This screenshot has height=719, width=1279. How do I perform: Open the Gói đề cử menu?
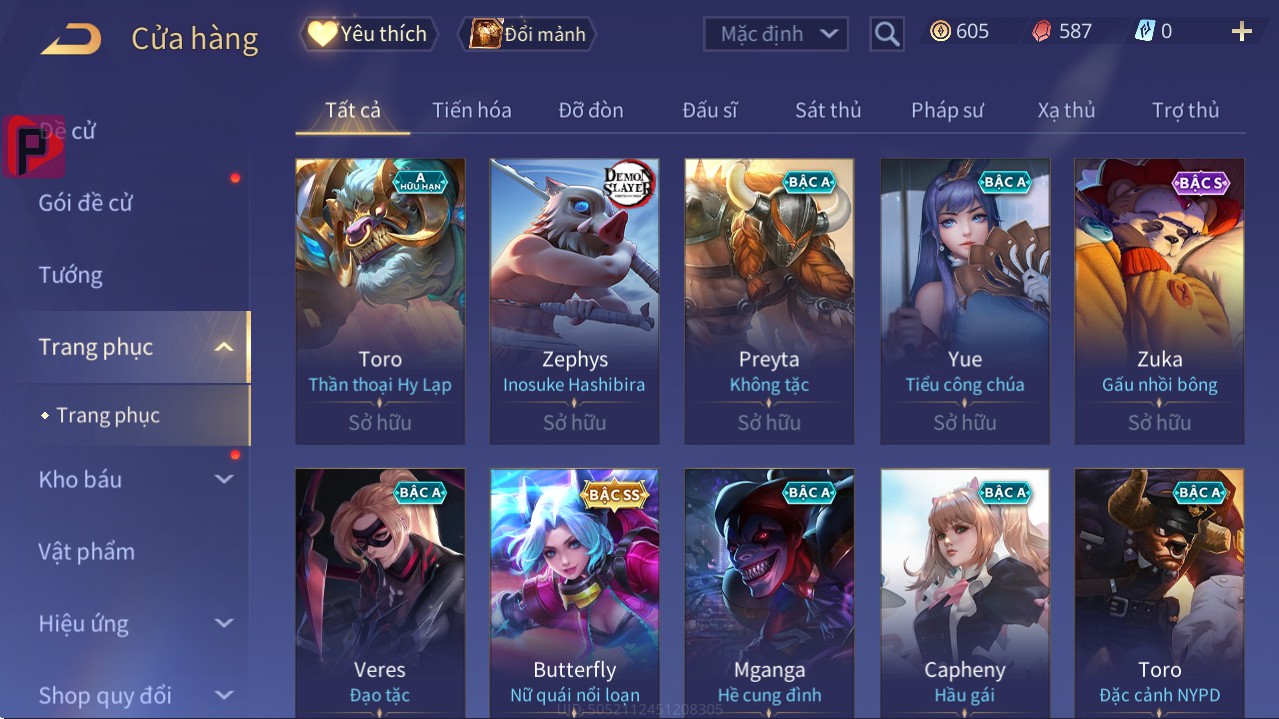click(86, 203)
